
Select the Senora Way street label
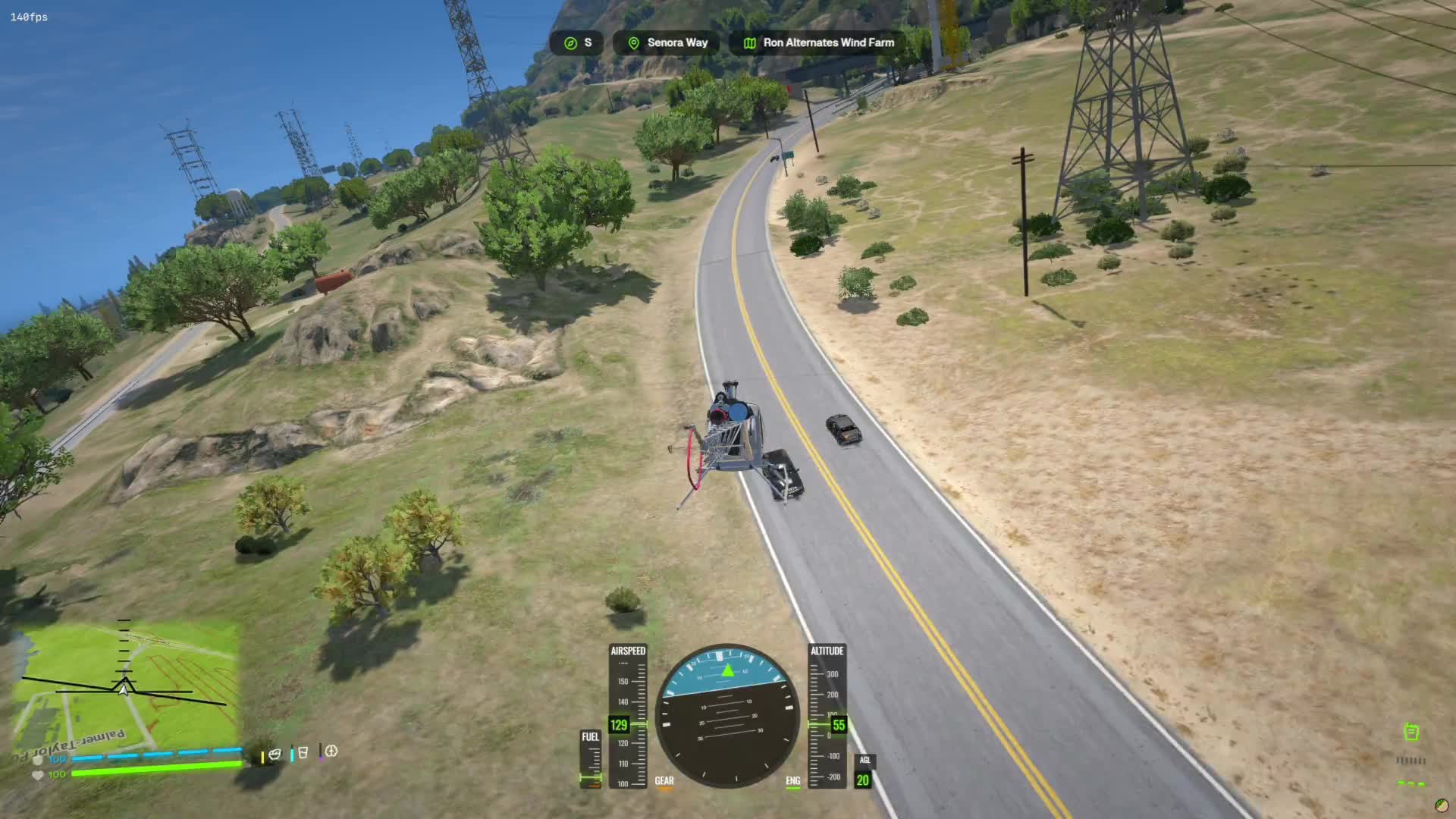point(669,43)
